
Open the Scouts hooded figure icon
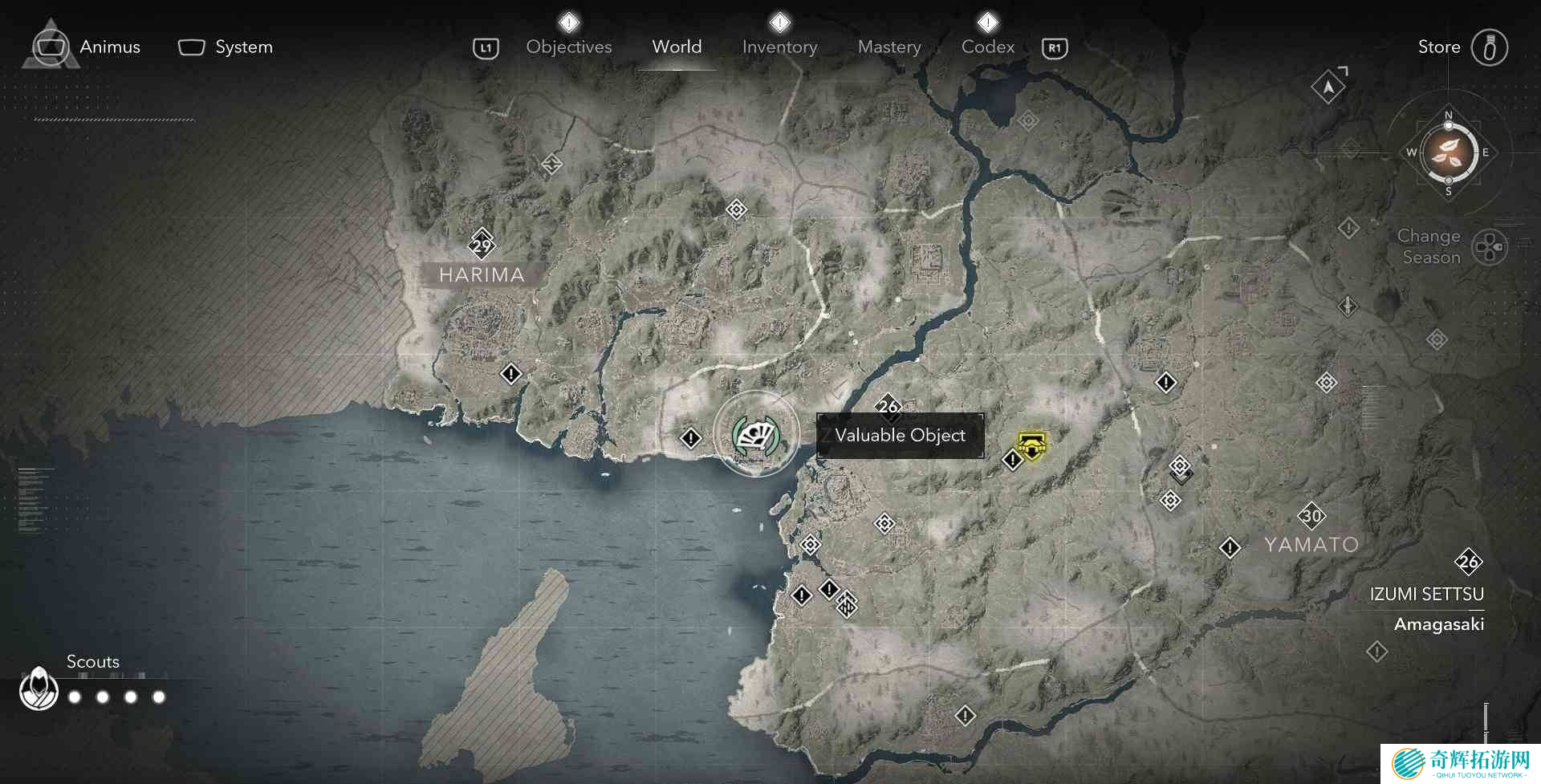pyautogui.click(x=39, y=689)
